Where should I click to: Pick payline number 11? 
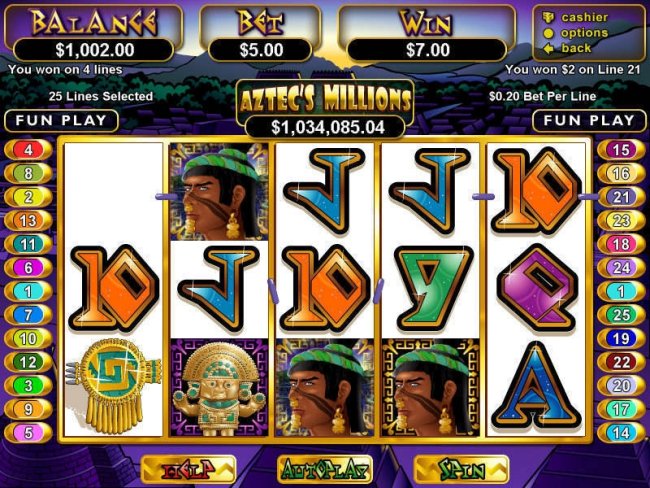click(30, 244)
